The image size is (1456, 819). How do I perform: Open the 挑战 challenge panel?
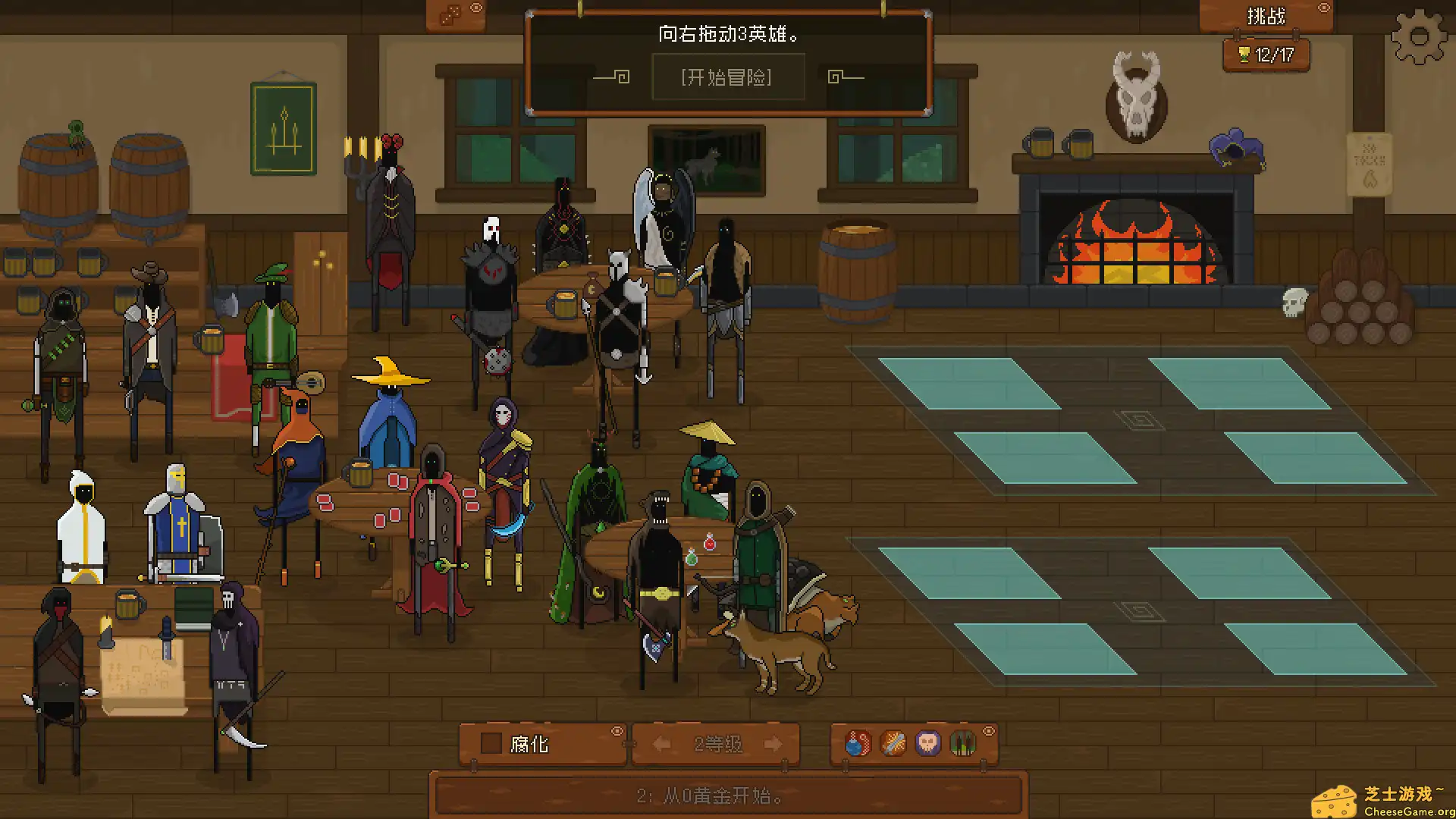(x=1265, y=16)
